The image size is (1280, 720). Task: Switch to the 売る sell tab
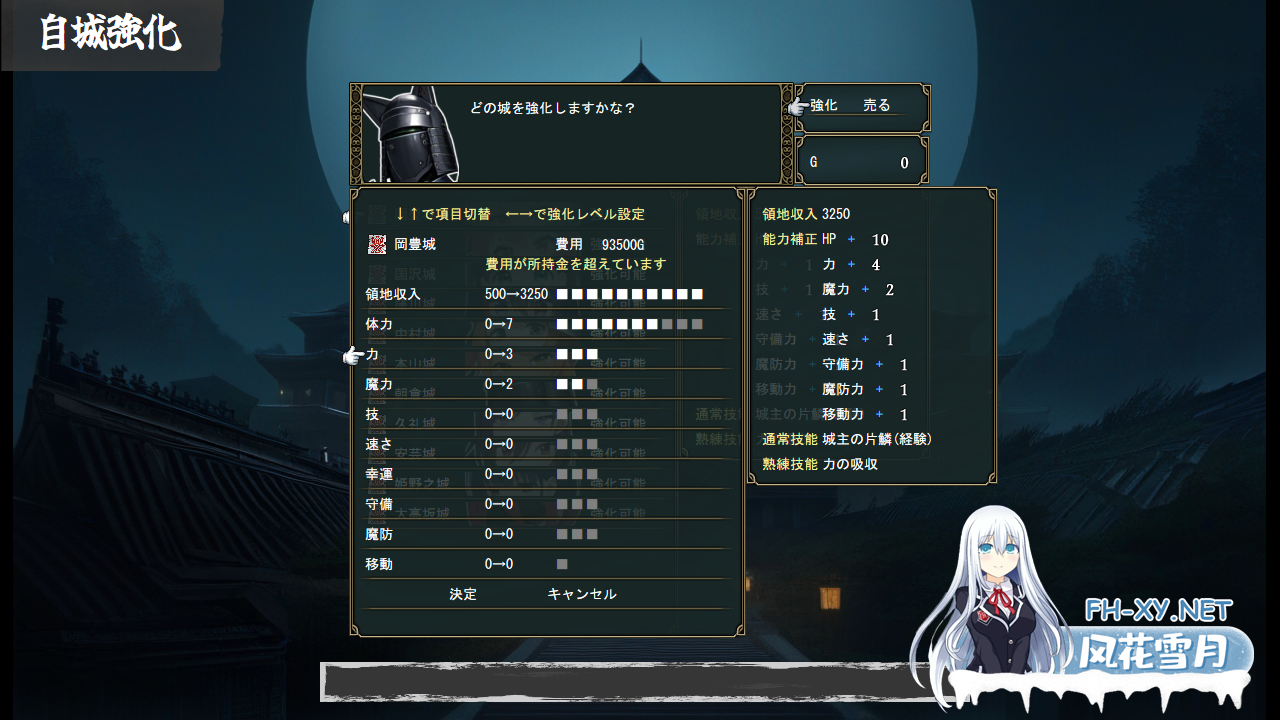tap(874, 104)
